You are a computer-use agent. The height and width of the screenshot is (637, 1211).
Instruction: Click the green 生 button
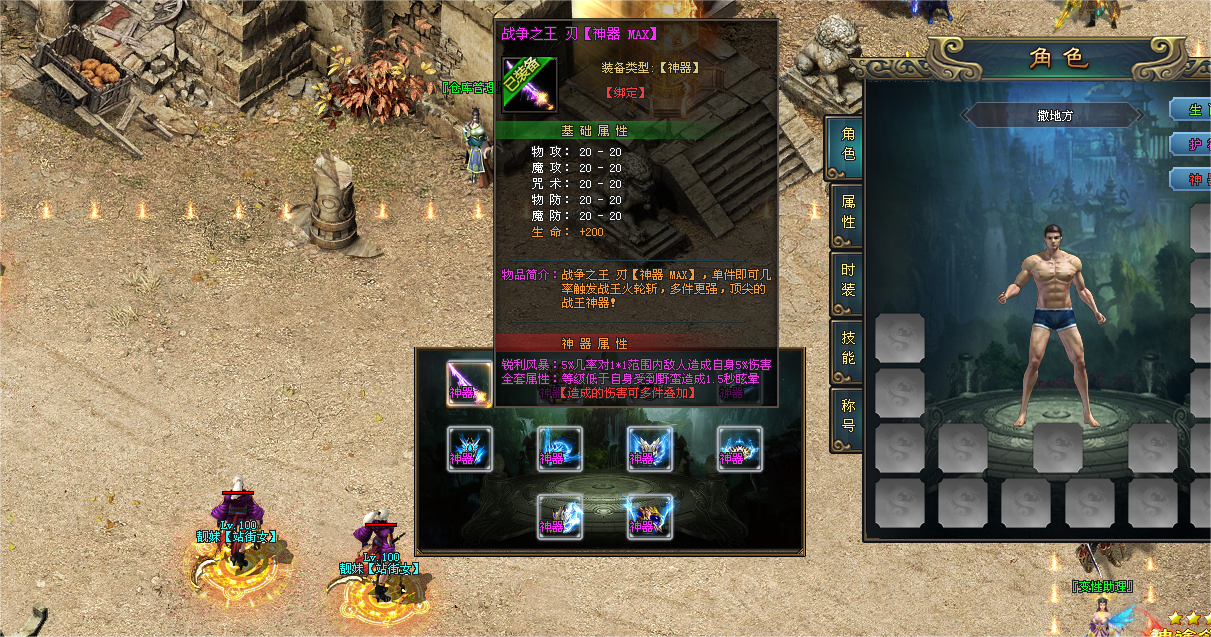1191,109
